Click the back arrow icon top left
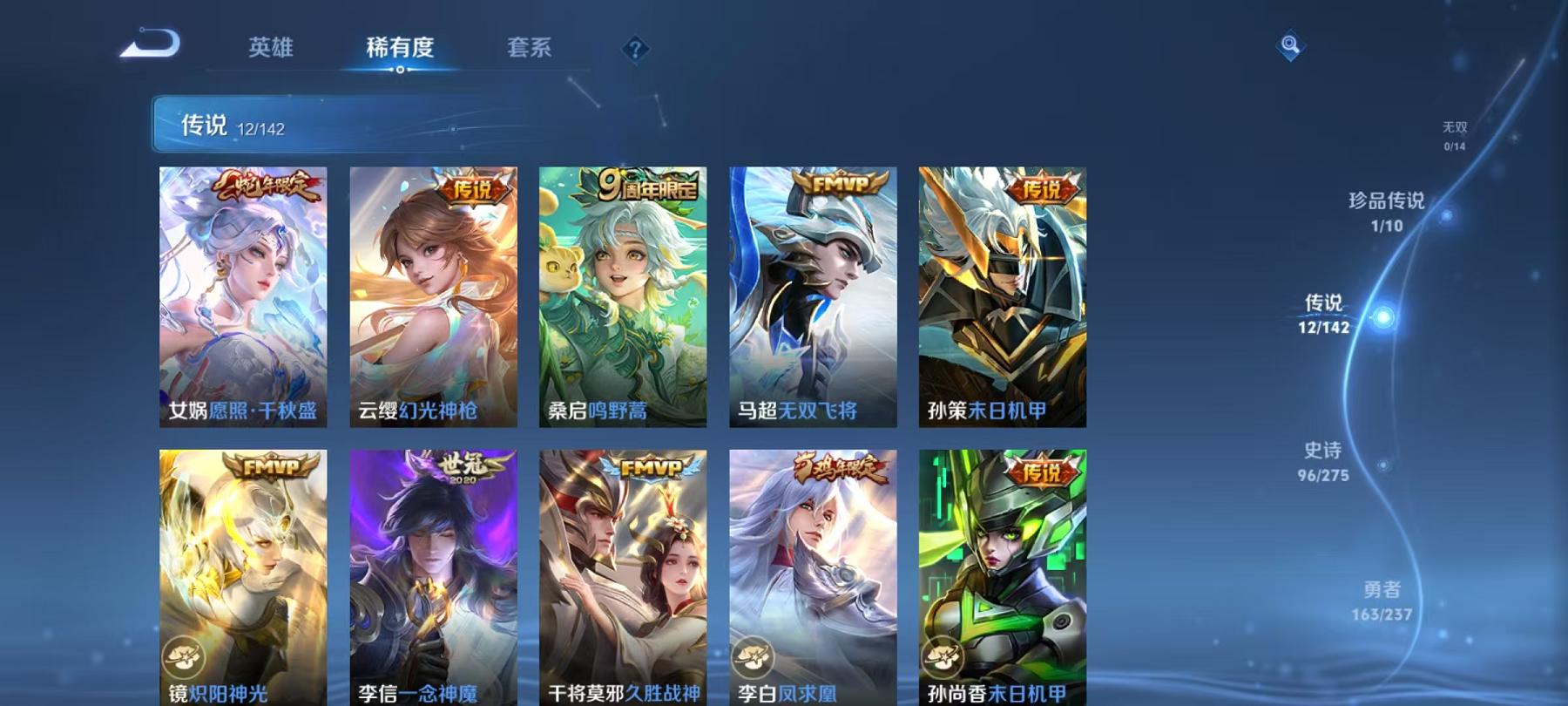 [x=148, y=44]
